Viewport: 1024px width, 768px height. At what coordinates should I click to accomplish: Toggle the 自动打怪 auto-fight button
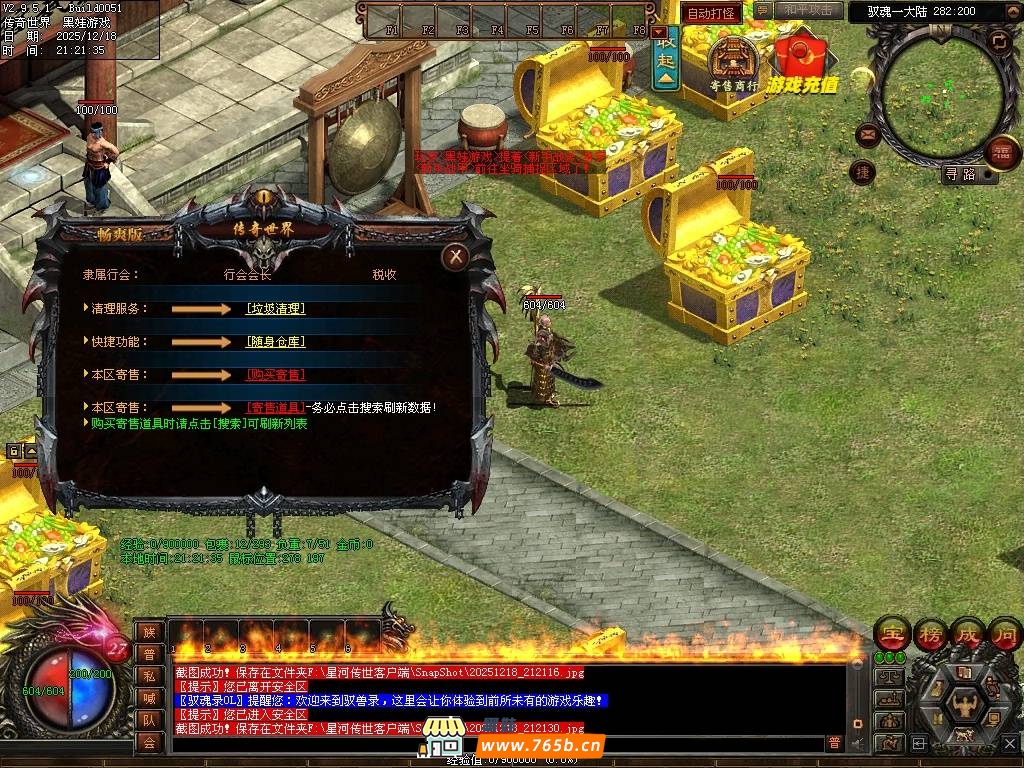pyautogui.click(x=711, y=14)
